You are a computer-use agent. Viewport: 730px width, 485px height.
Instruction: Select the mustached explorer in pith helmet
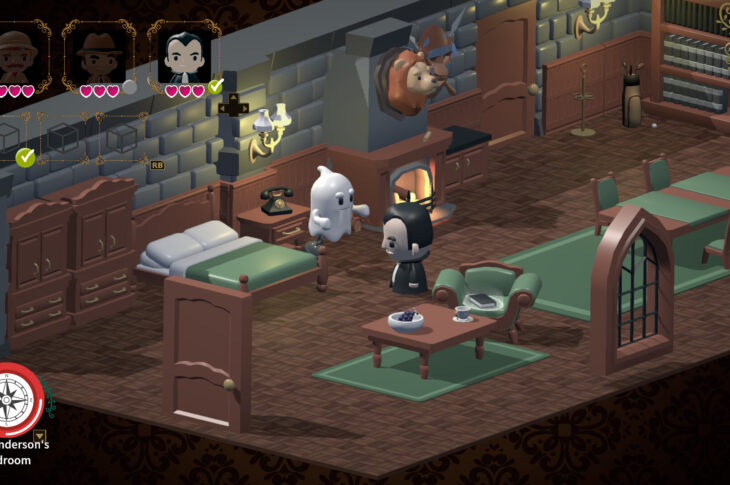pyautogui.click(x=17, y=54)
